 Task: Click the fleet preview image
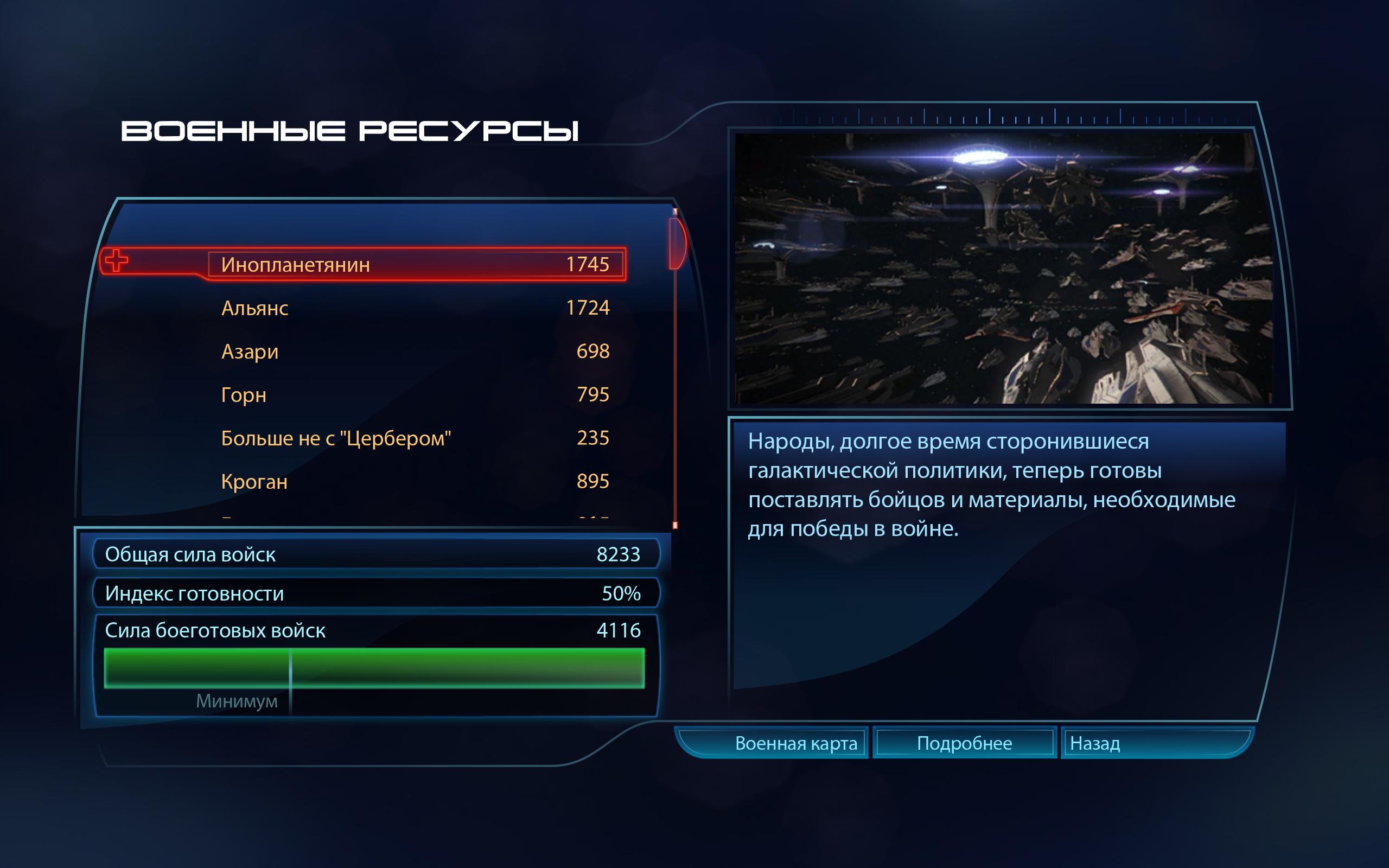coord(1003,268)
